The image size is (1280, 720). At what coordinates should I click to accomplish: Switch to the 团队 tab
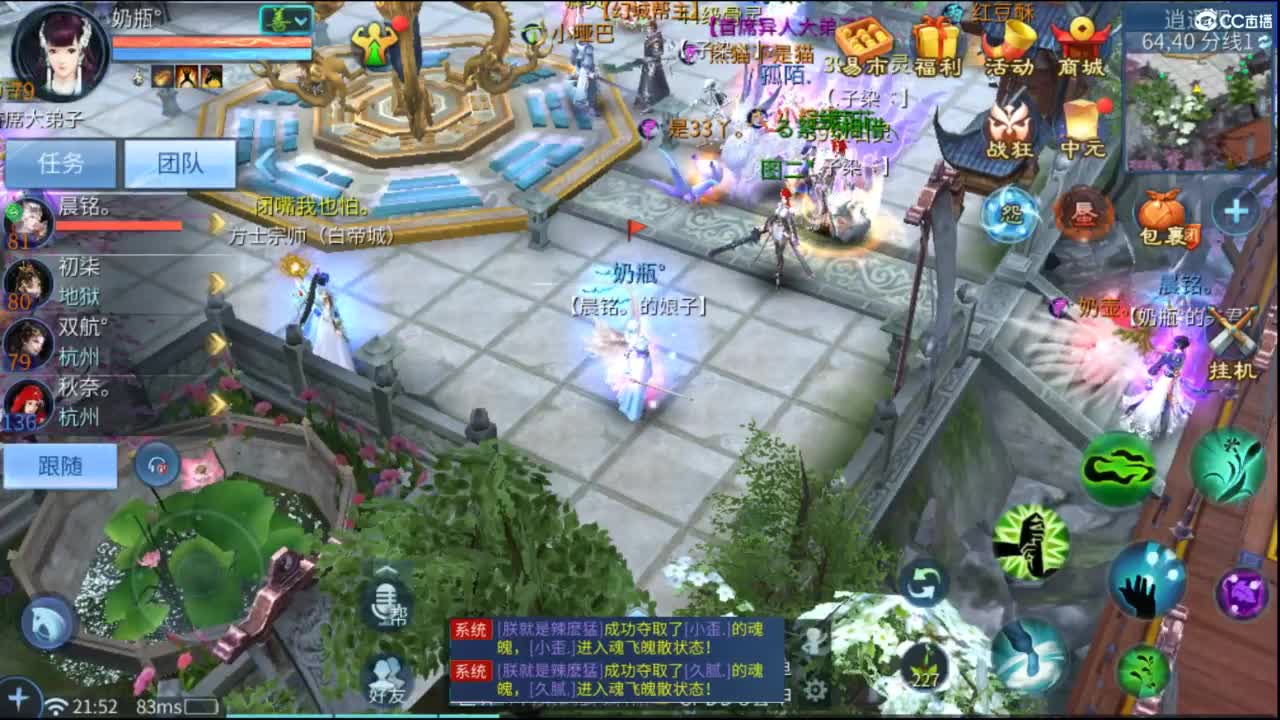180,163
